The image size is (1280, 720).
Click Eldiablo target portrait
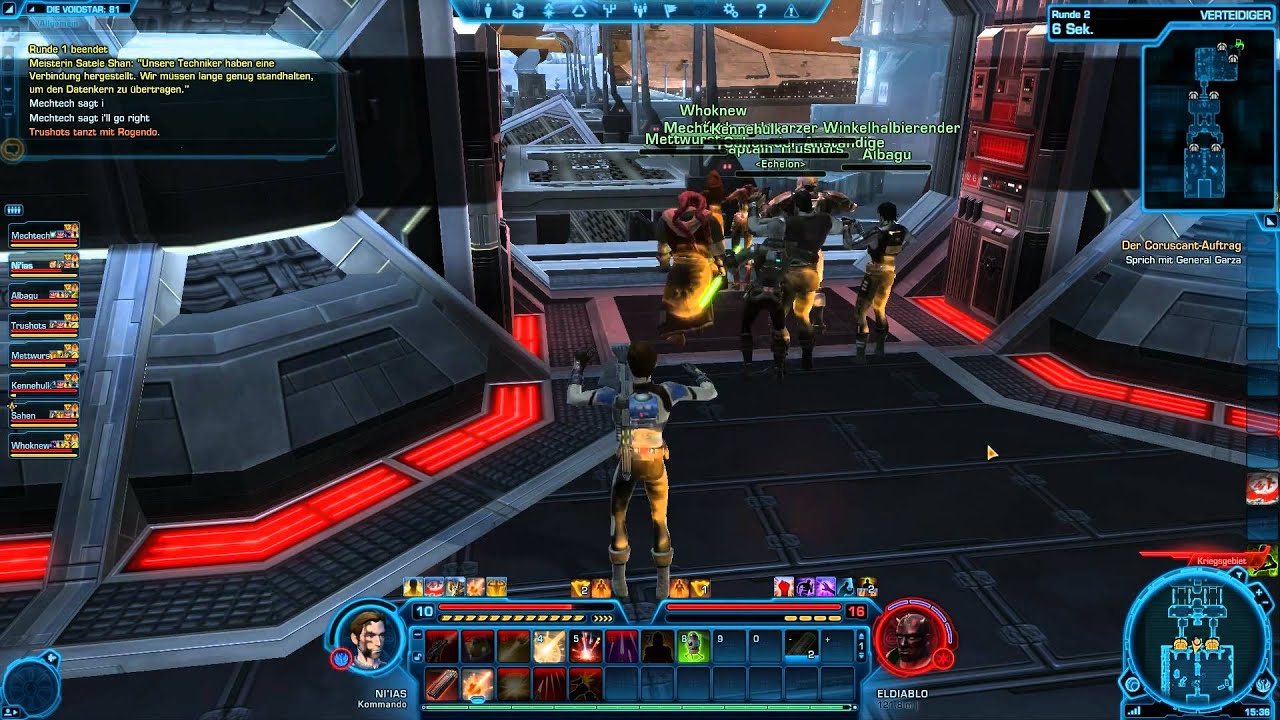[908, 638]
